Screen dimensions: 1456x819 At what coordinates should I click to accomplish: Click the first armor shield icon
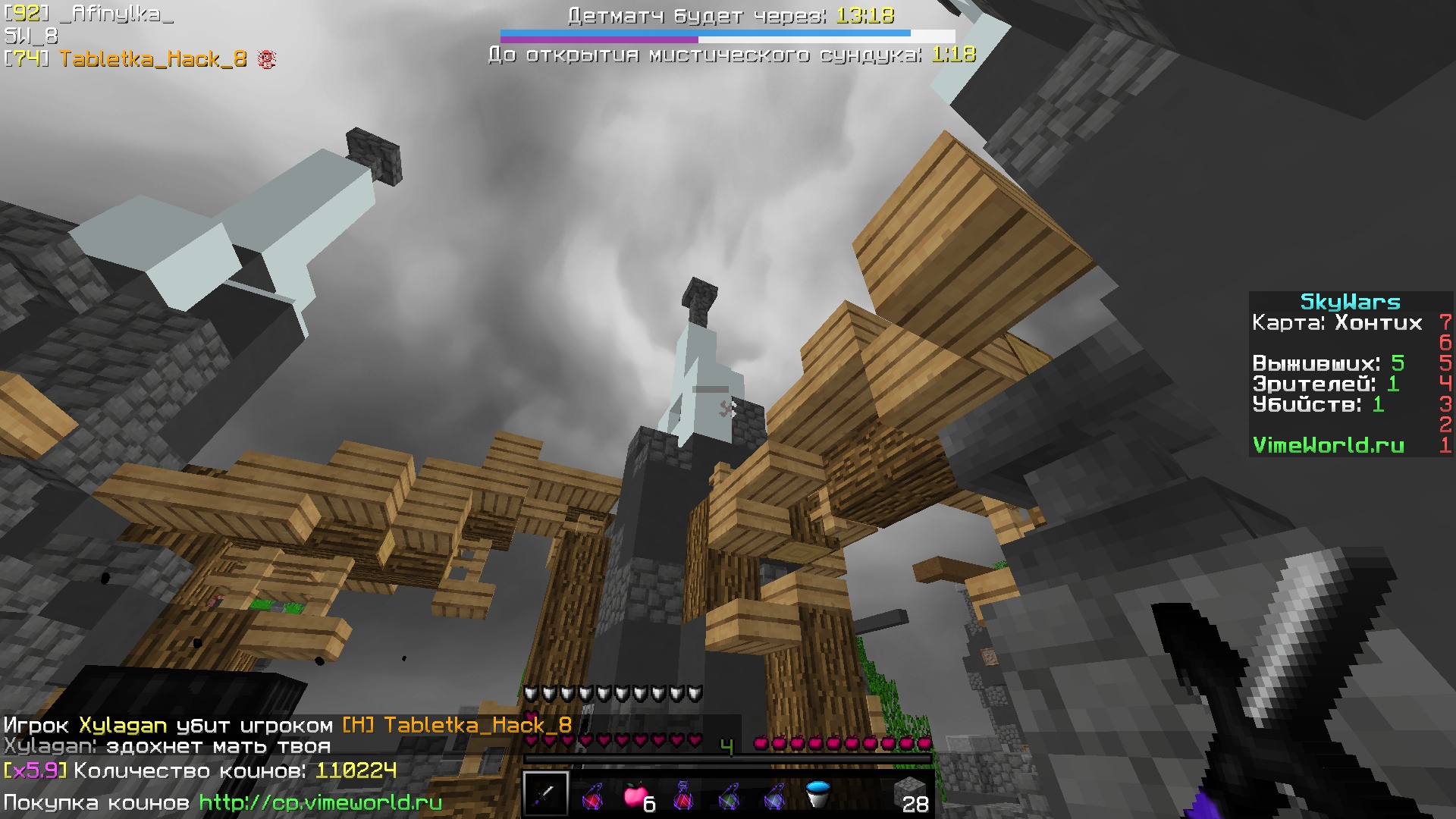tap(531, 692)
